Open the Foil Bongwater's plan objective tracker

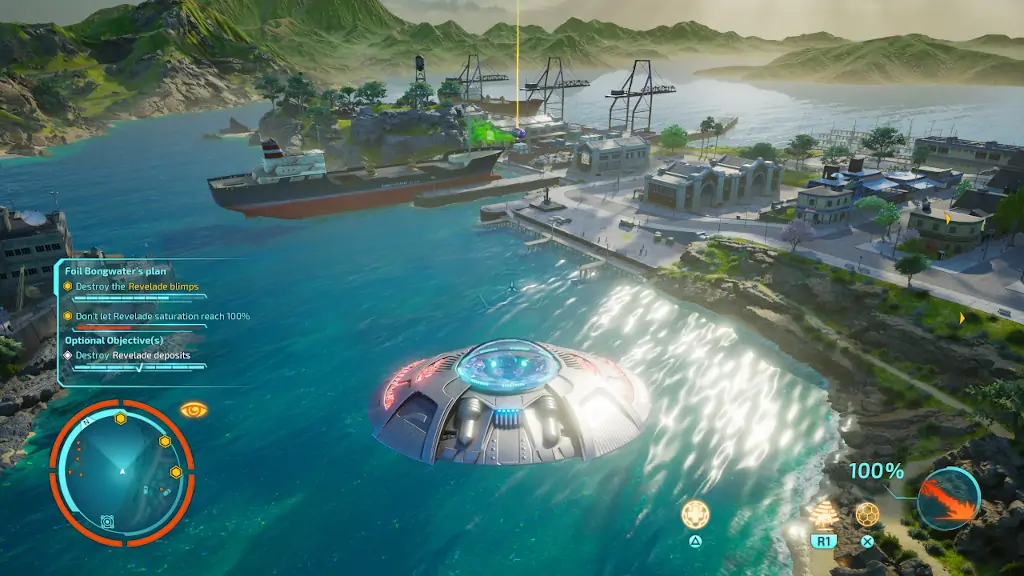(x=116, y=271)
